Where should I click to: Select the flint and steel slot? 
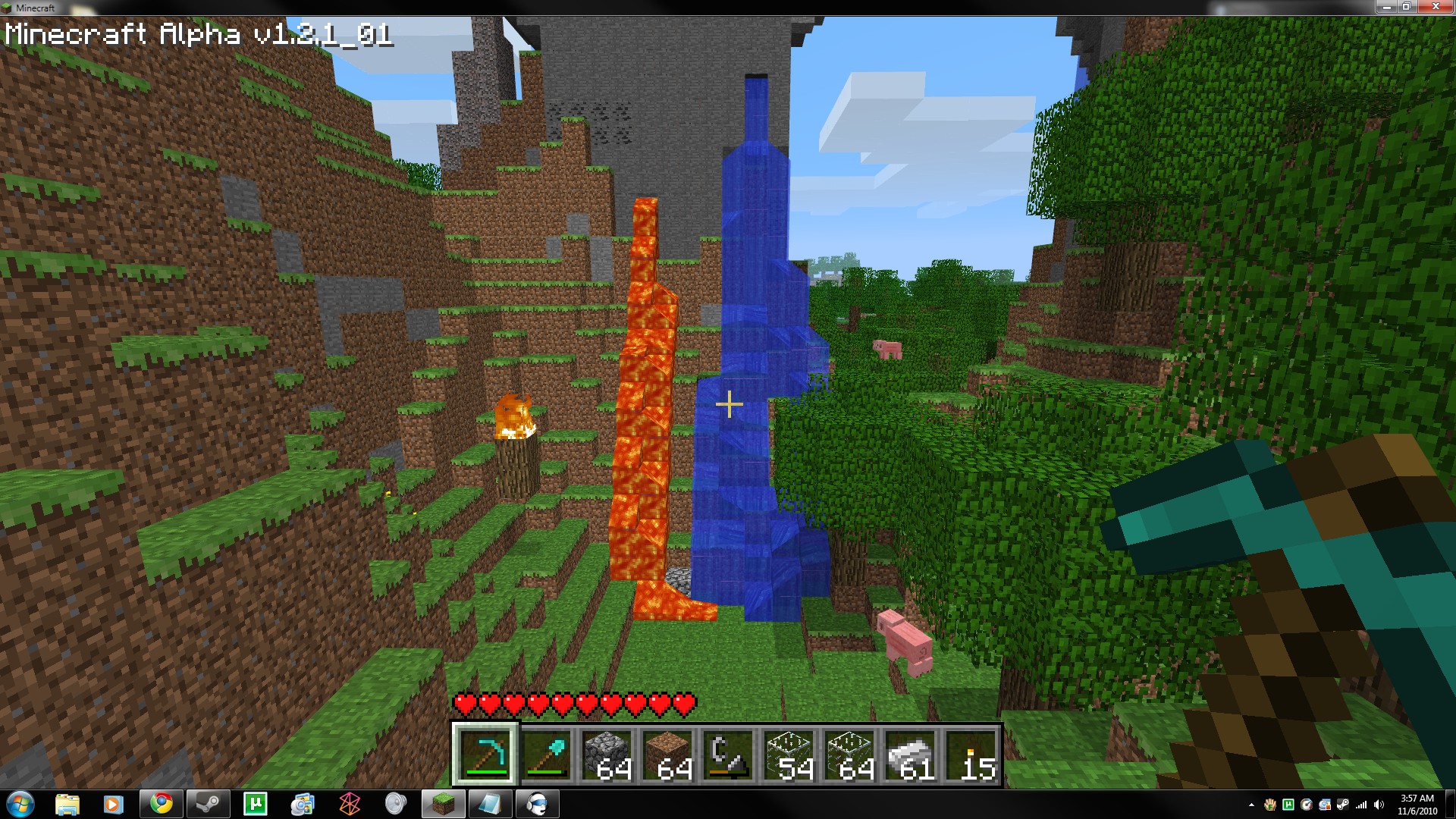click(x=728, y=754)
